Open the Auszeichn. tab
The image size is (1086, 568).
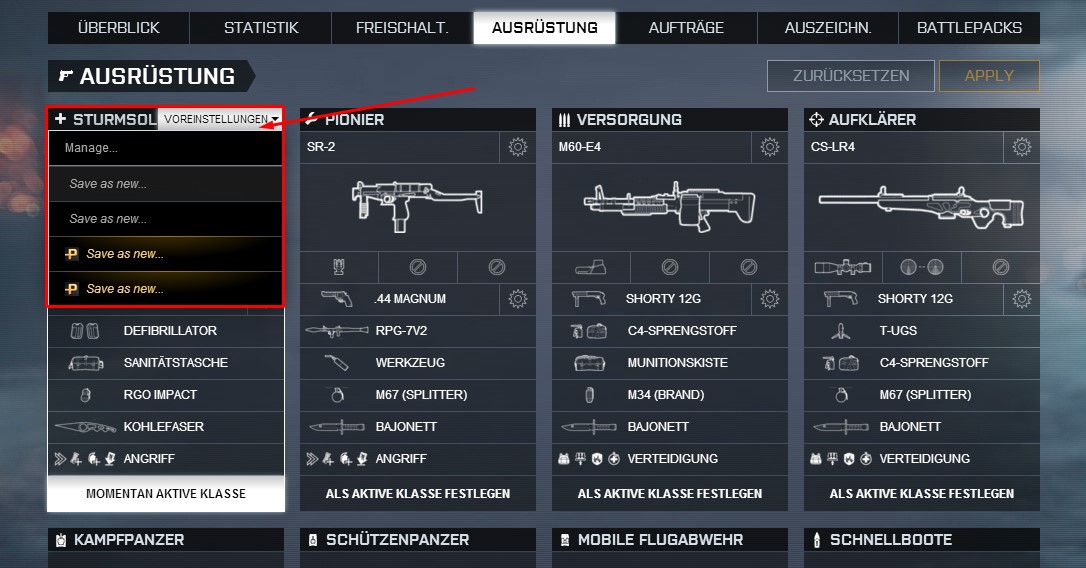click(828, 28)
